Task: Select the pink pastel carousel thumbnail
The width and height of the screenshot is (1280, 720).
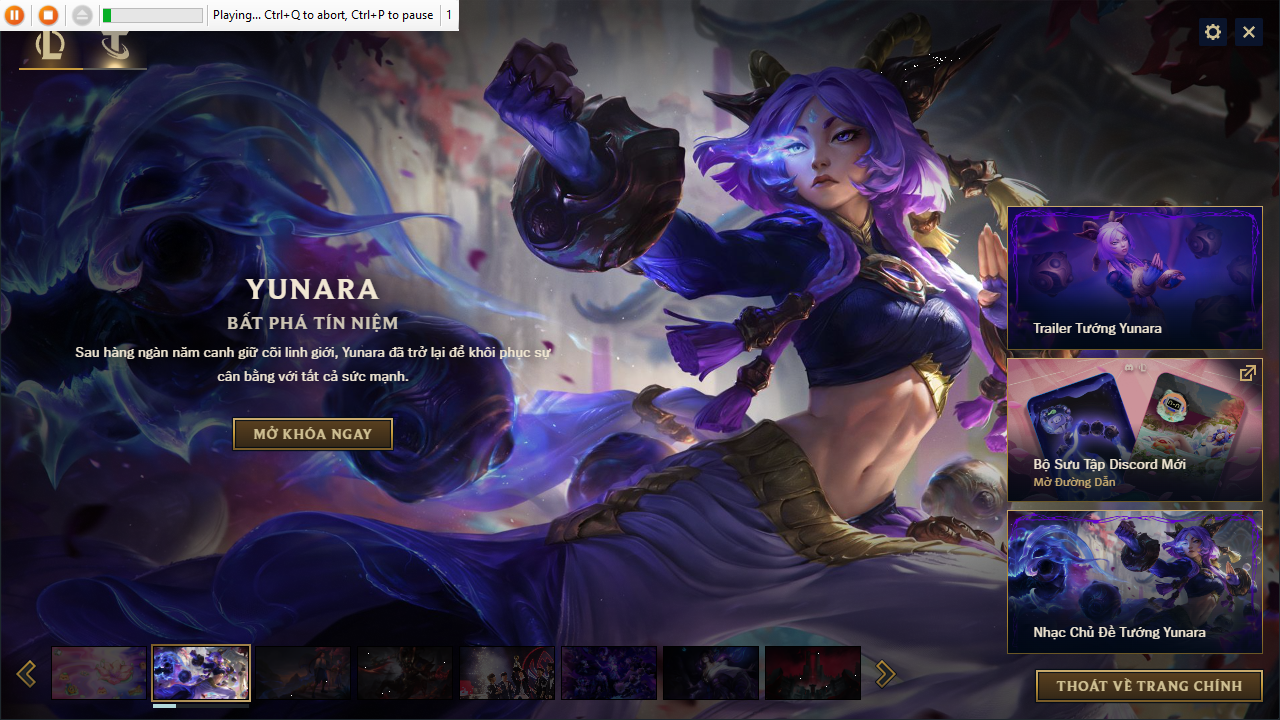Action: click(99, 673)
